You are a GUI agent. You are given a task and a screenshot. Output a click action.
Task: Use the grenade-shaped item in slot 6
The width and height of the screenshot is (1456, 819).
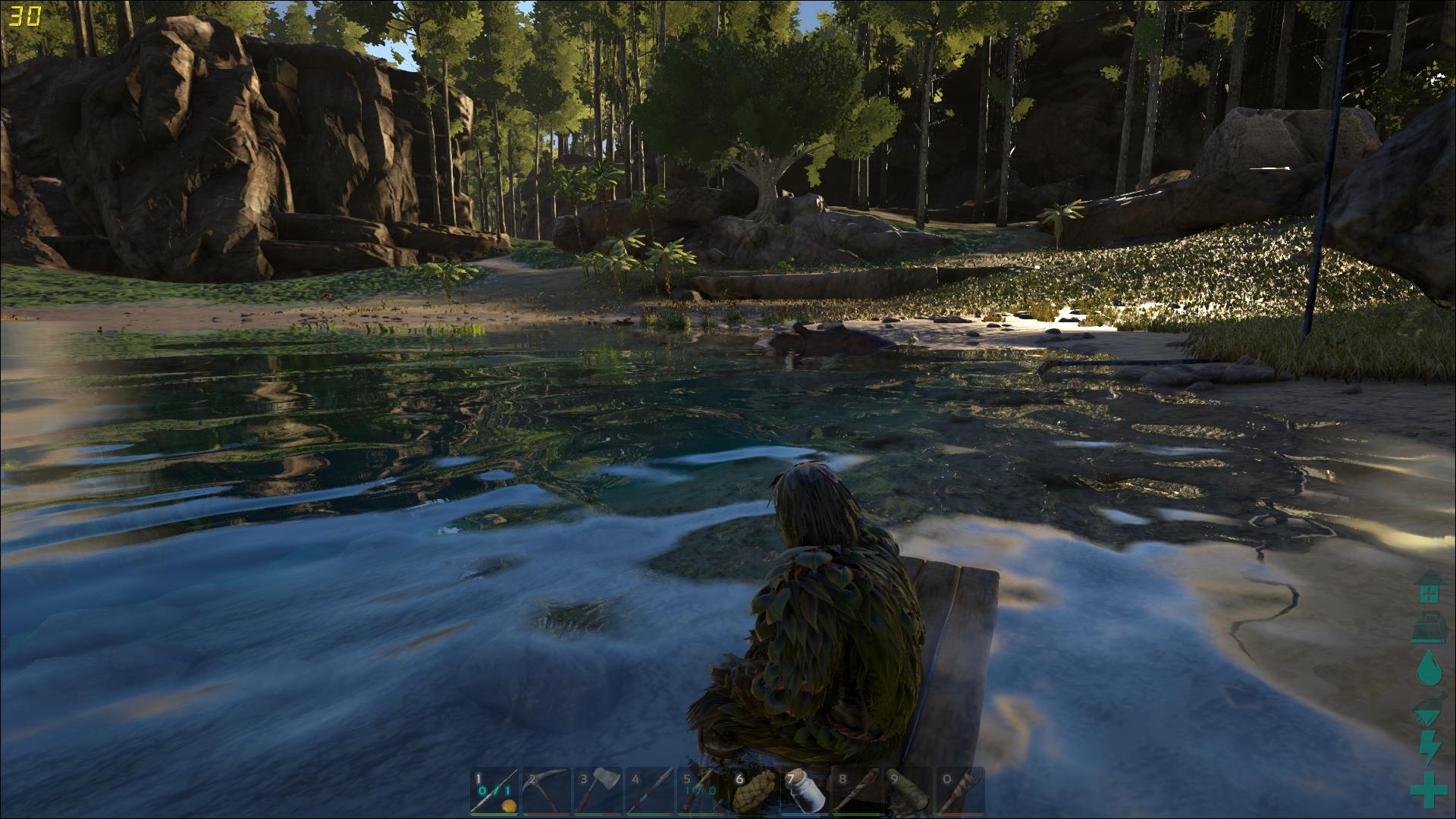(x=755, y=790)
